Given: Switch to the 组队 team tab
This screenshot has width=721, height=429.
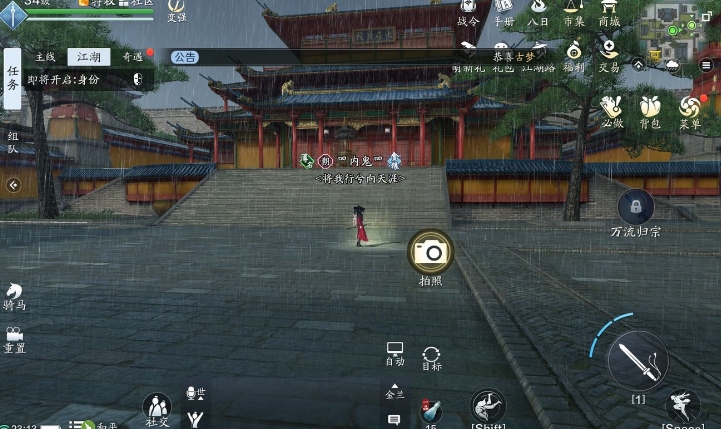Looking at the screenshot, I should point(12,141).
